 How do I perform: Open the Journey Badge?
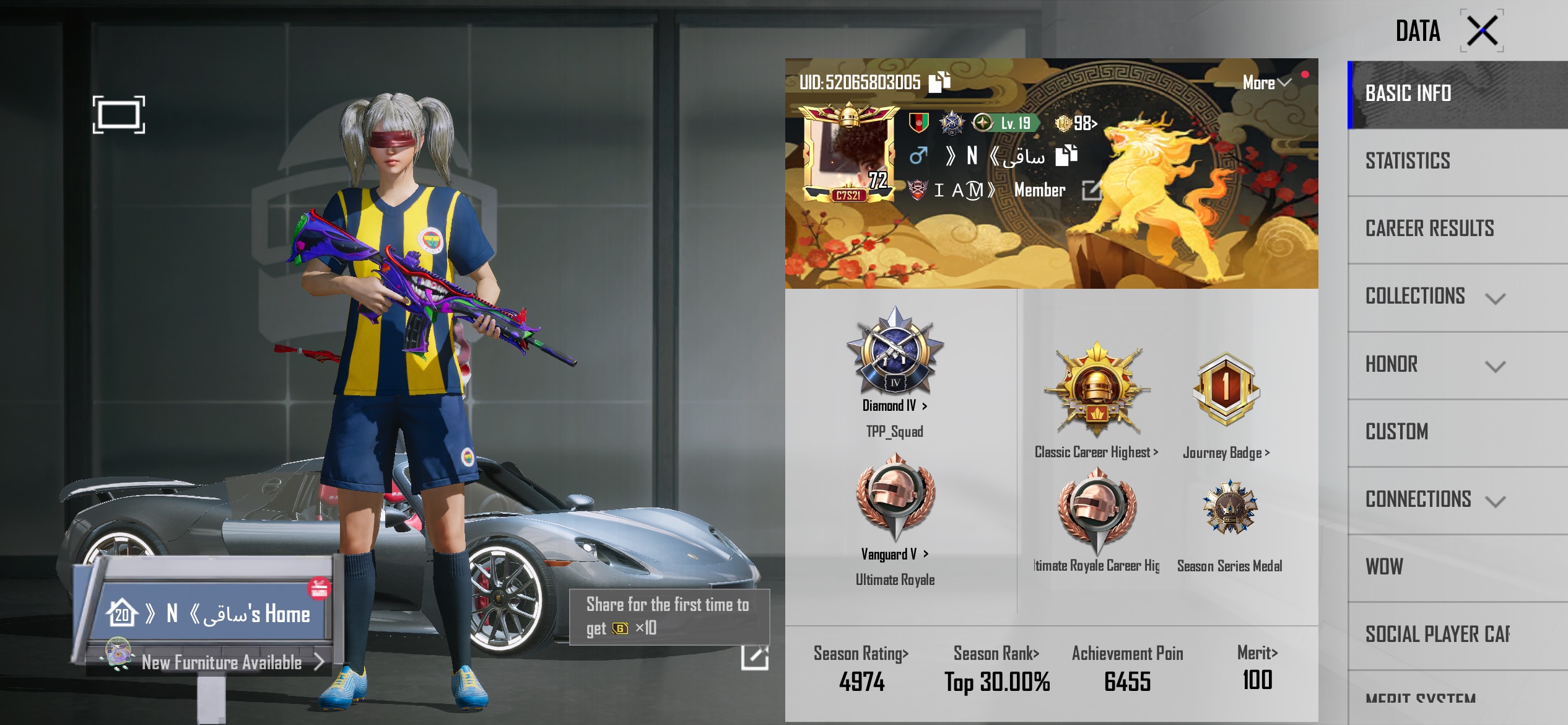pos(1226,453)
